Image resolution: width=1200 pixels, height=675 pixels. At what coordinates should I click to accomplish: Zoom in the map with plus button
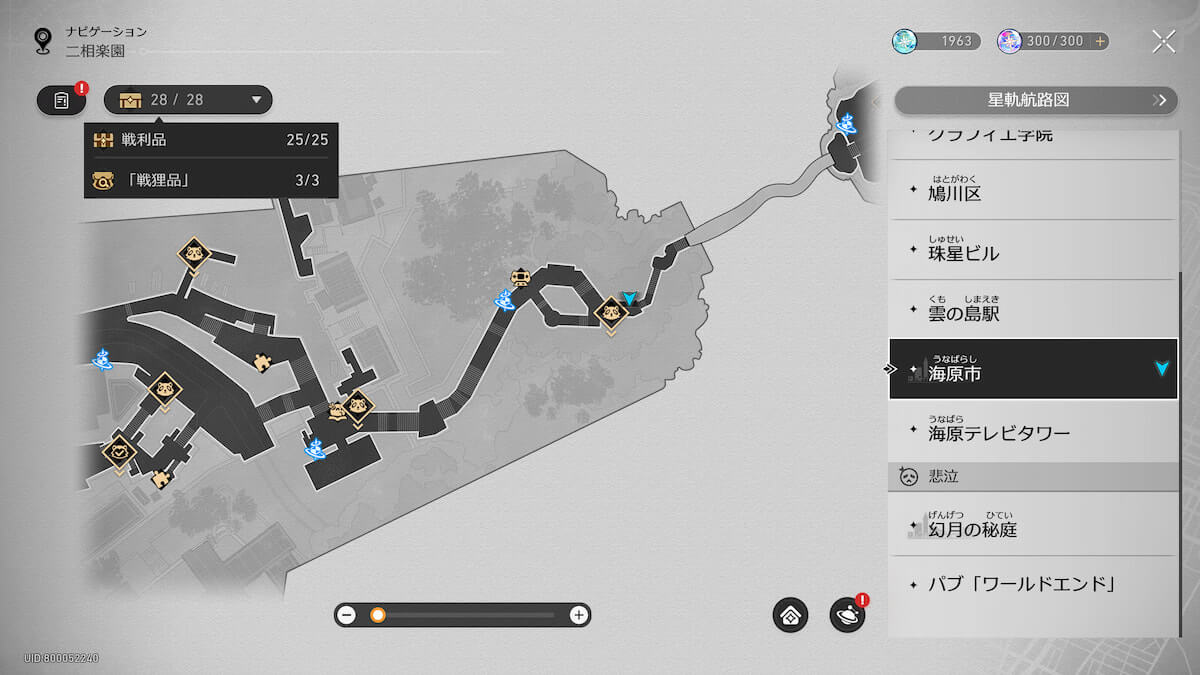pos(578,615)
